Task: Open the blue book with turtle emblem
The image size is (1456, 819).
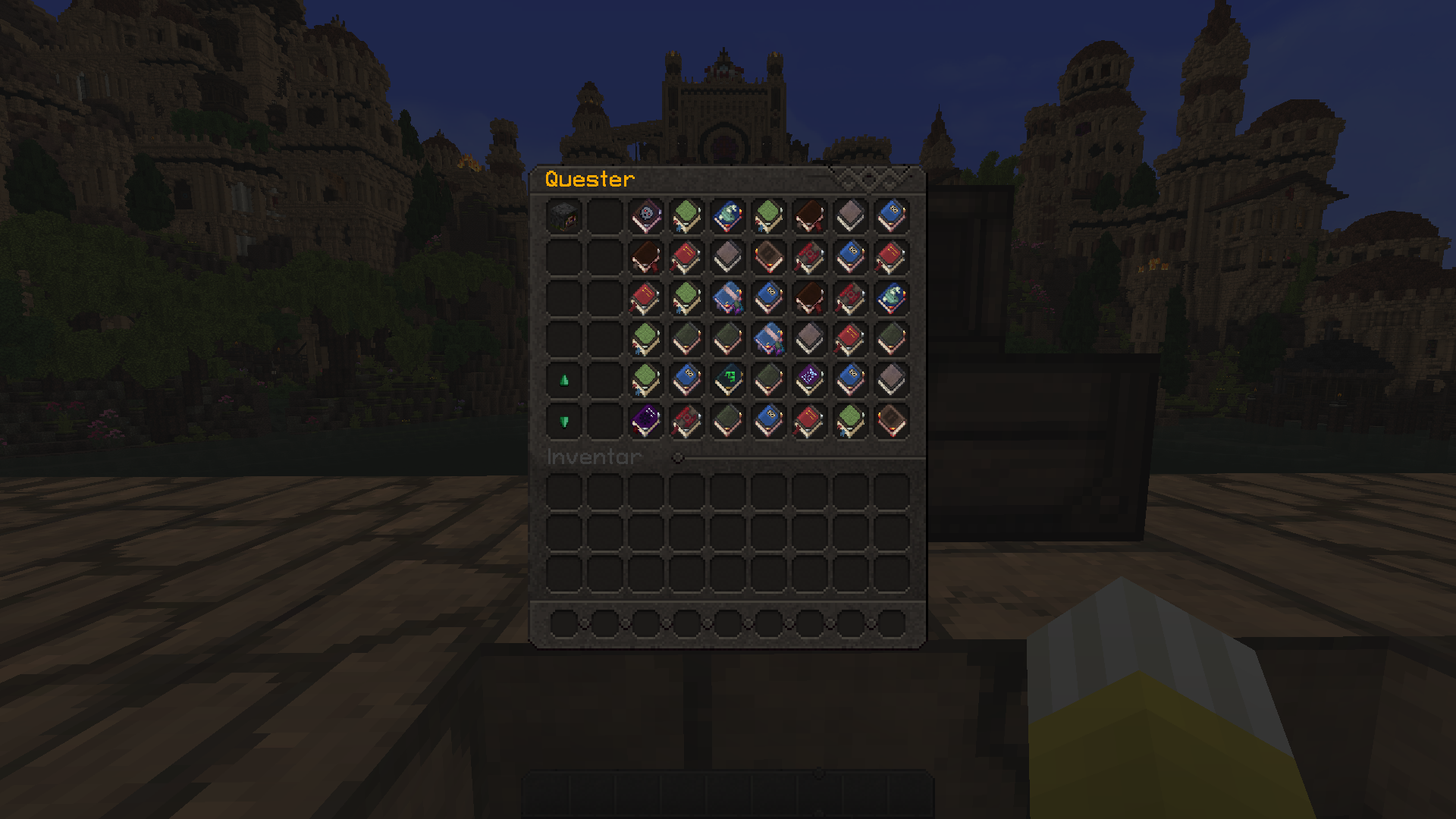Action: coord(726,216)
